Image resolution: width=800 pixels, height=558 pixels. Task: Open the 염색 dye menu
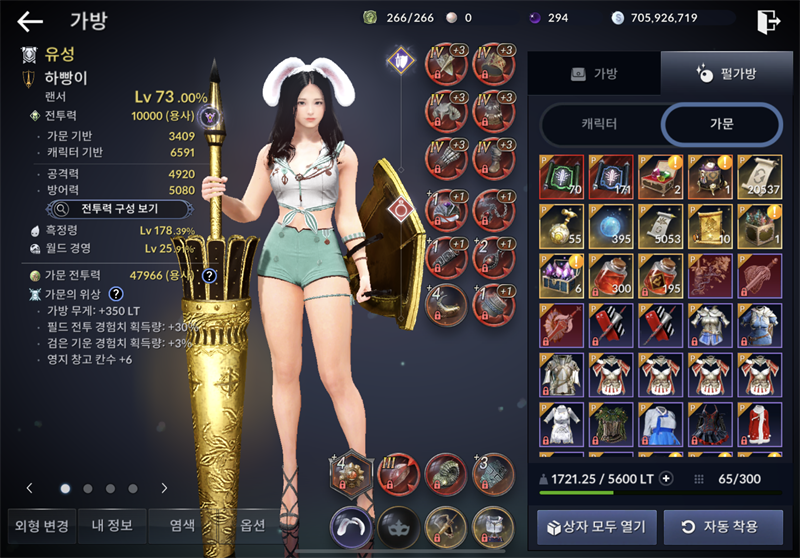pos(182,524)
